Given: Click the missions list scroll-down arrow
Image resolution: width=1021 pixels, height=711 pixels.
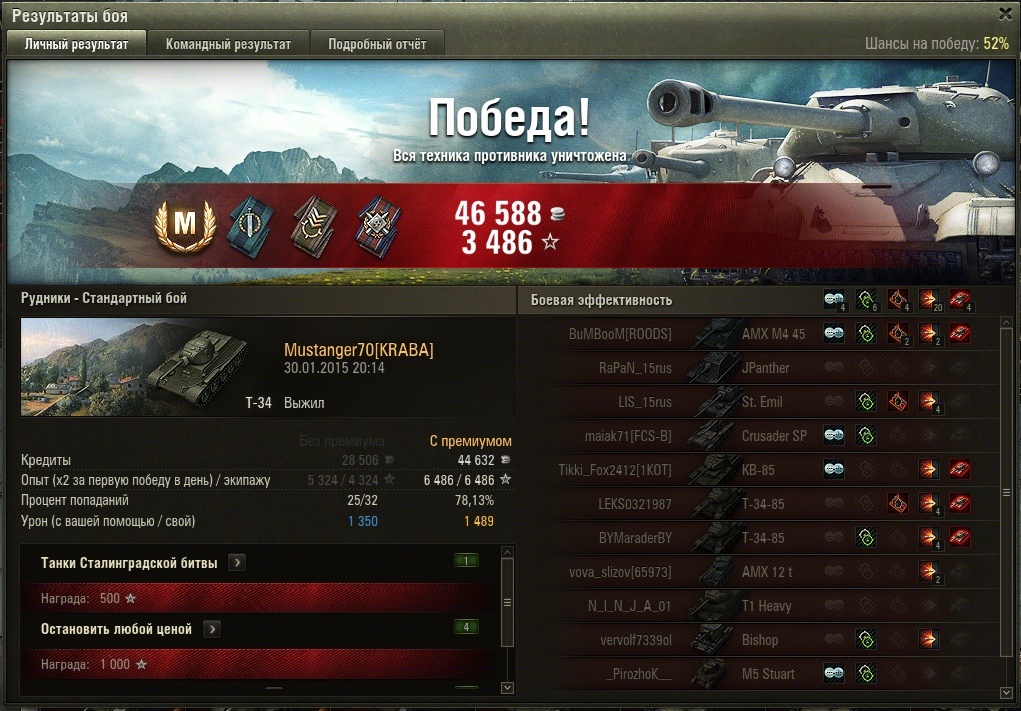Looking at the screenshot, I should (x=507, y=688).
